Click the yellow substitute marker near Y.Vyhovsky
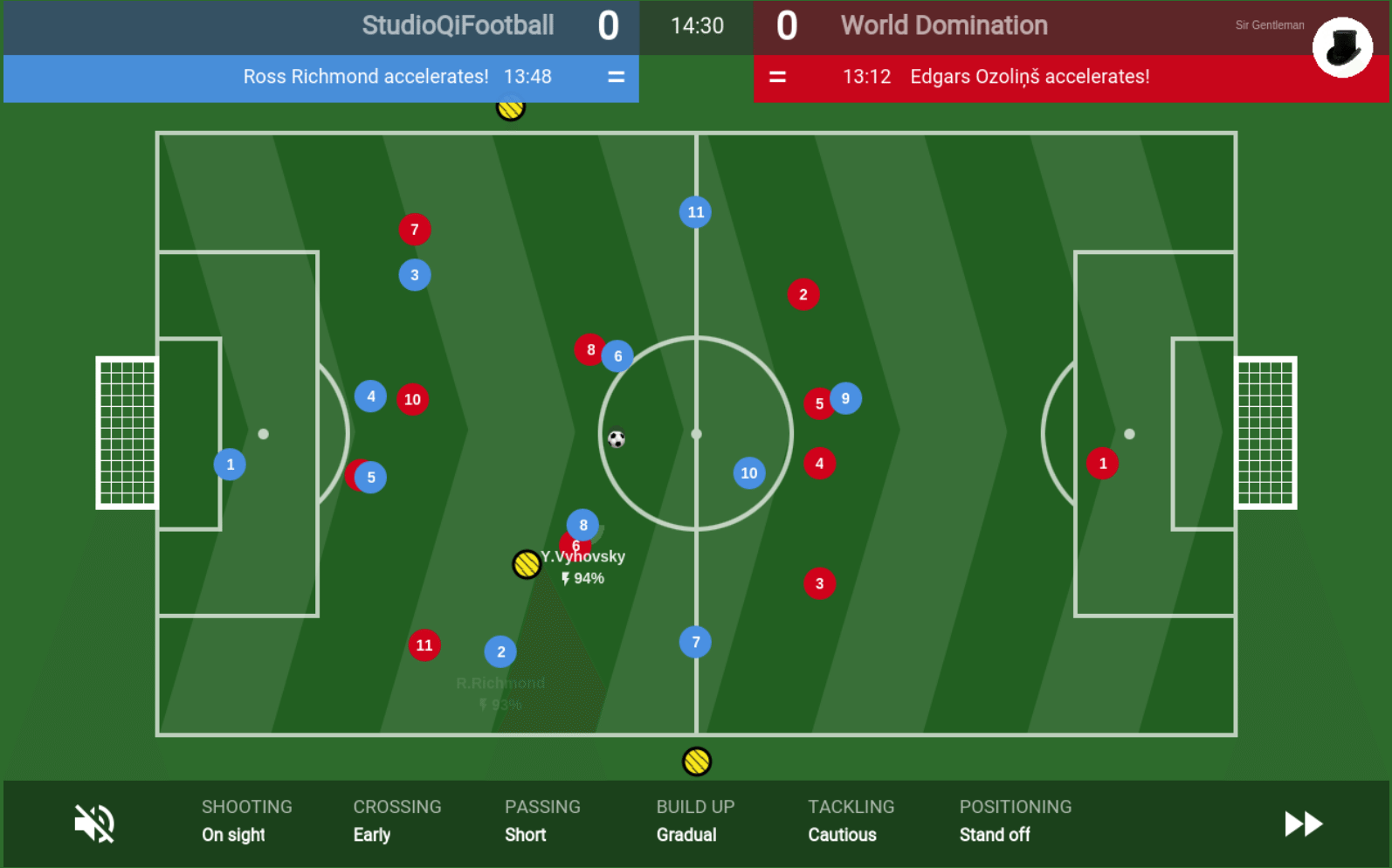The image size is (1392, 868). 525,563
